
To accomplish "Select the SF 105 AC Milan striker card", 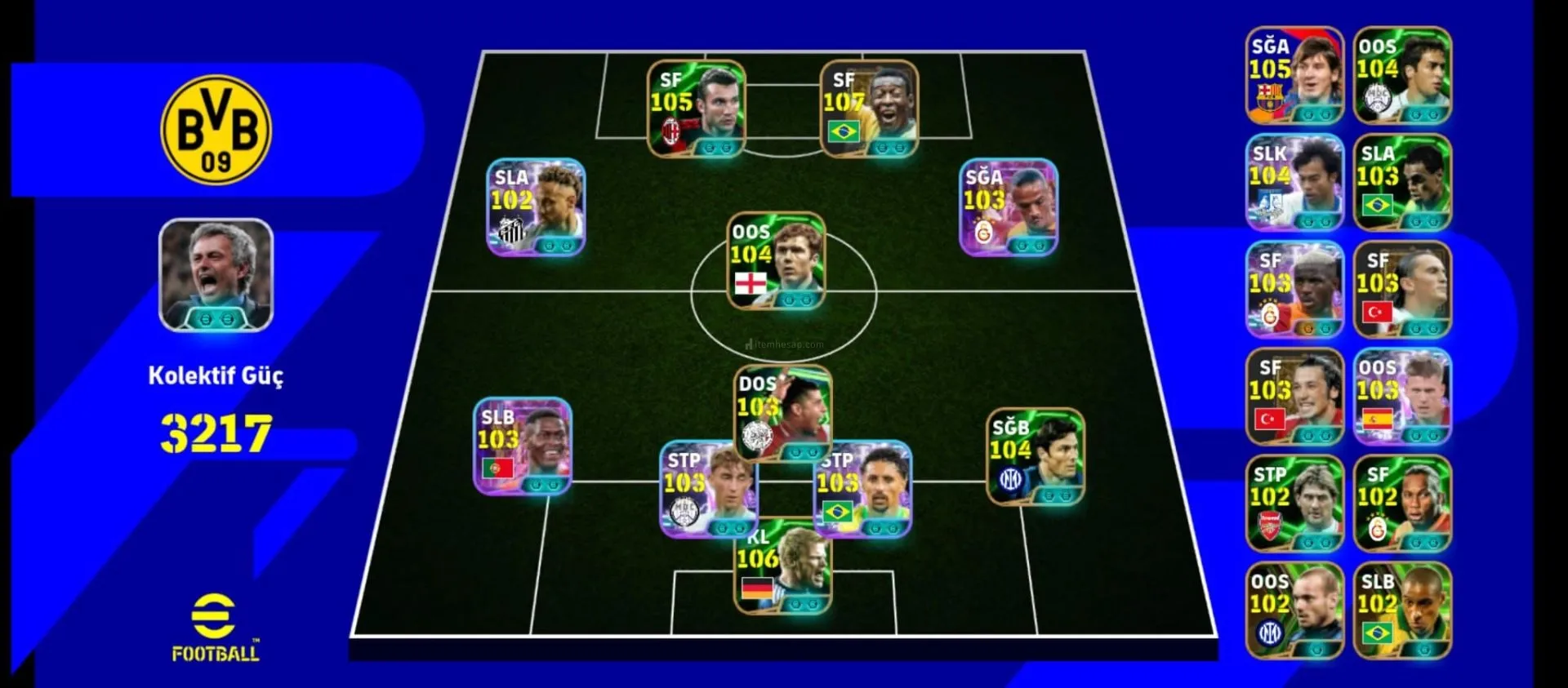I will 696,108.
